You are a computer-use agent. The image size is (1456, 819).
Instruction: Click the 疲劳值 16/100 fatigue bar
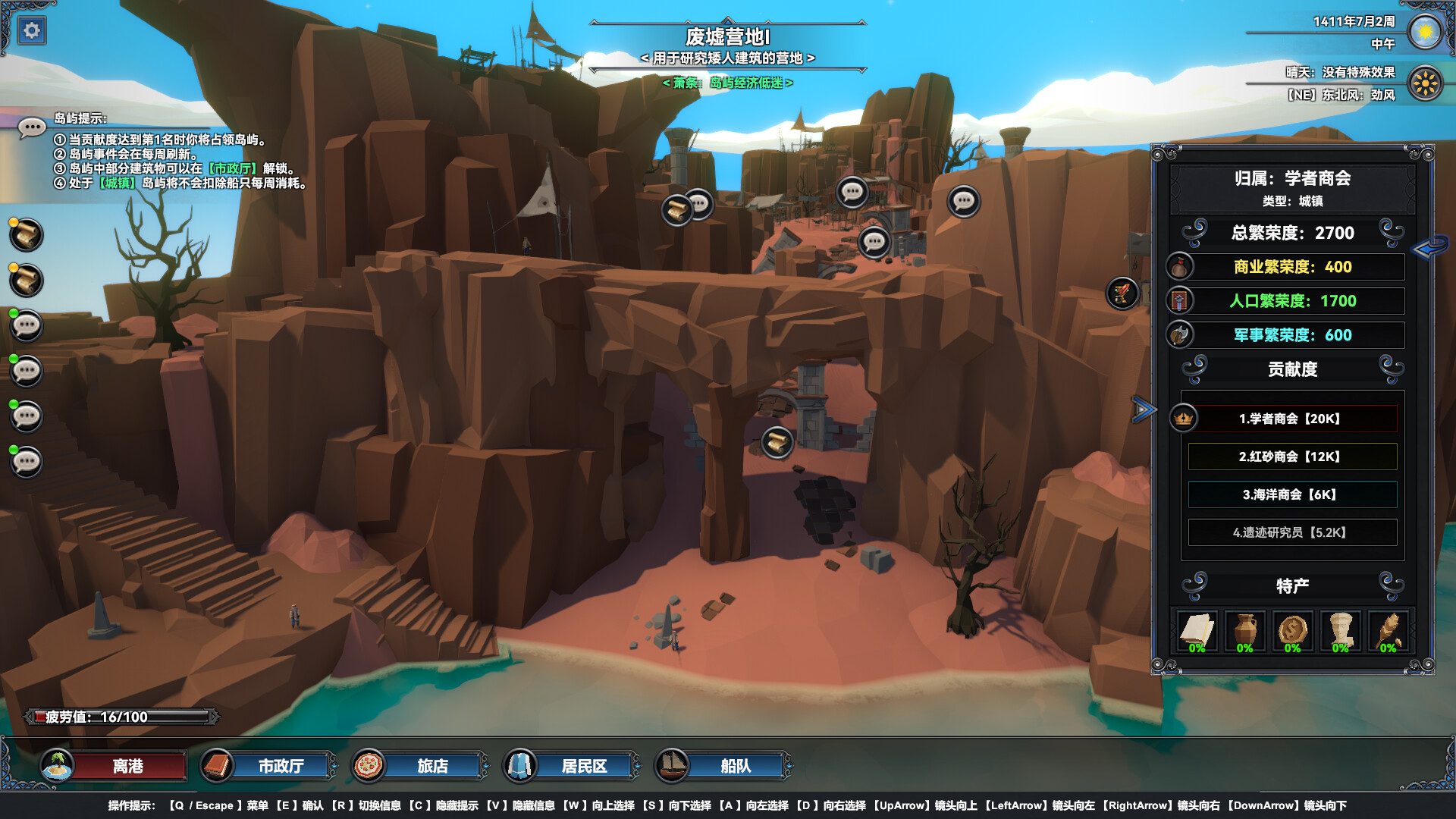[x=121, y=715]
